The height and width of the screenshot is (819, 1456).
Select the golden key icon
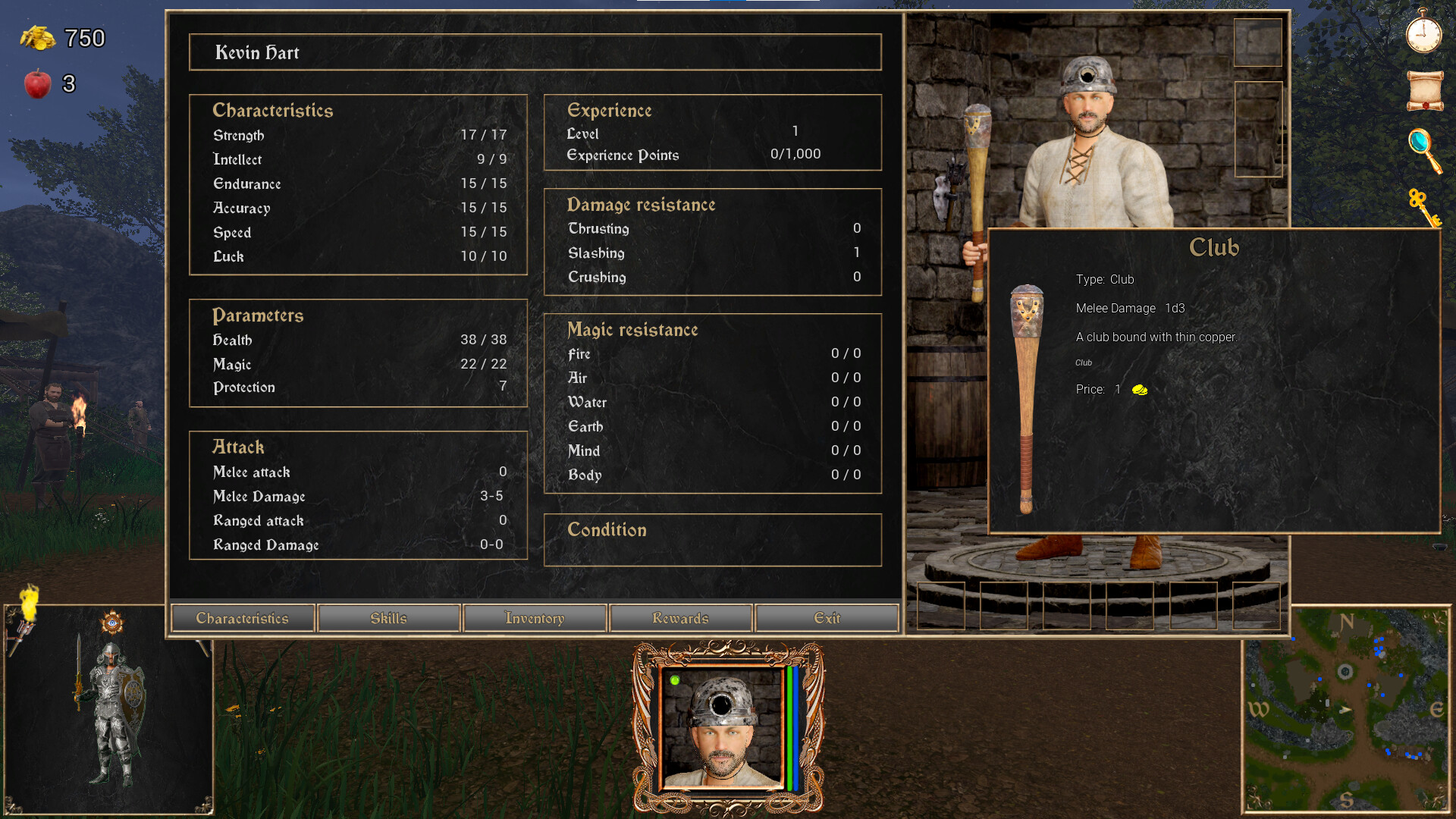pyautogui.click(x=1423, y=207)
